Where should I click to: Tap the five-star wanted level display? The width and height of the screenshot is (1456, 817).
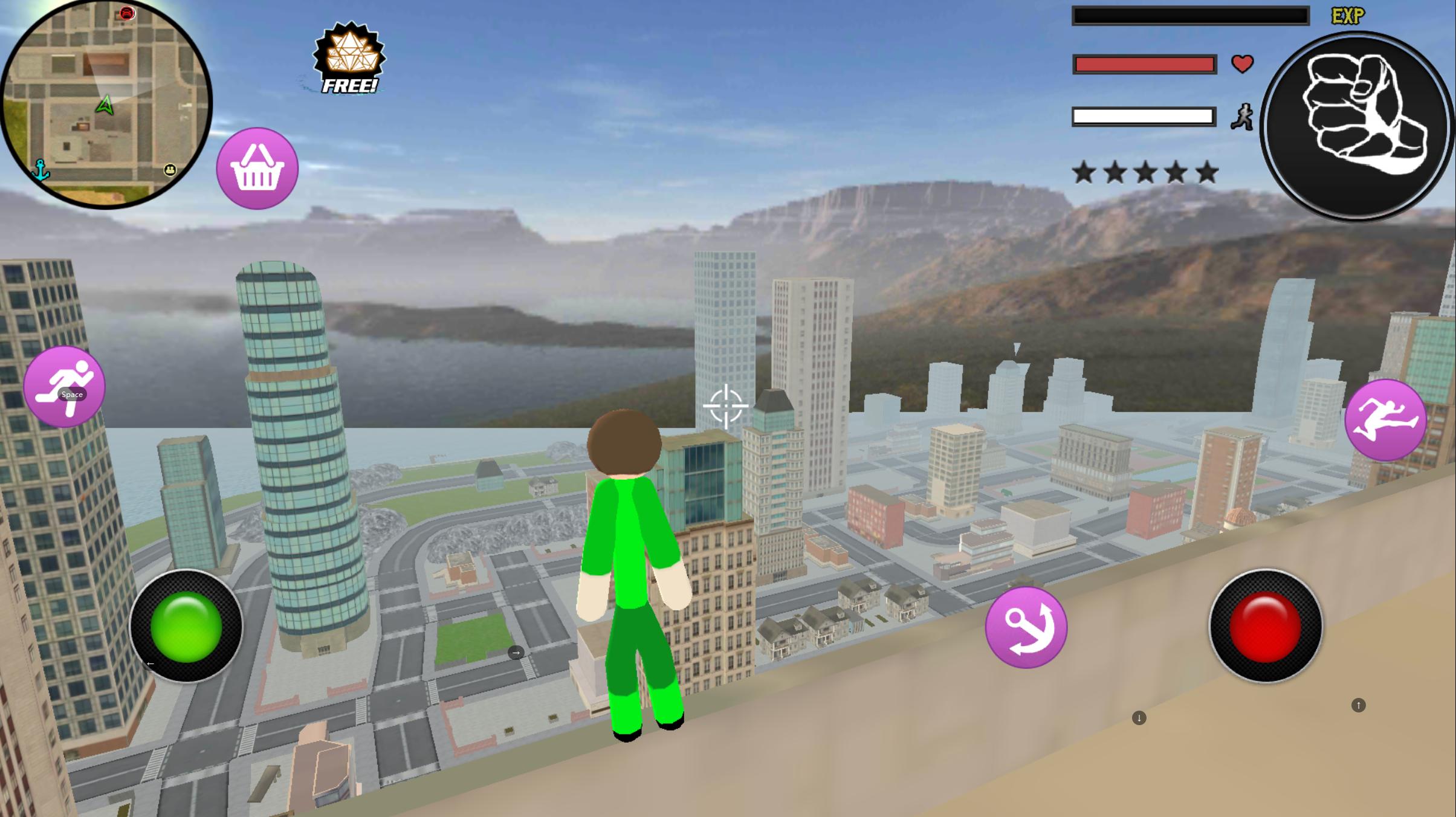[x=1144, y=171]
